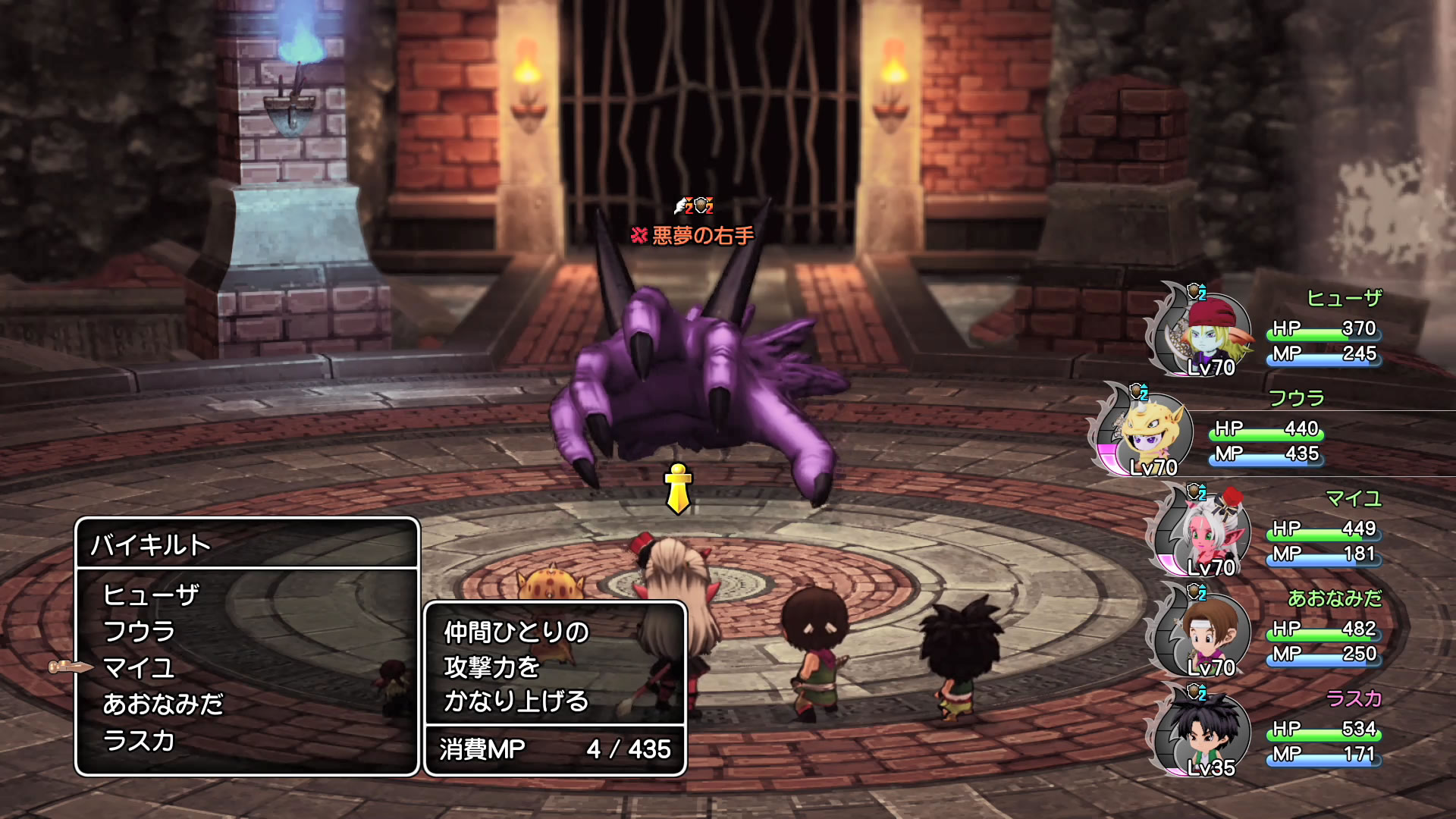
Task: Pick マイユ as the spell target
Action: 140,668
